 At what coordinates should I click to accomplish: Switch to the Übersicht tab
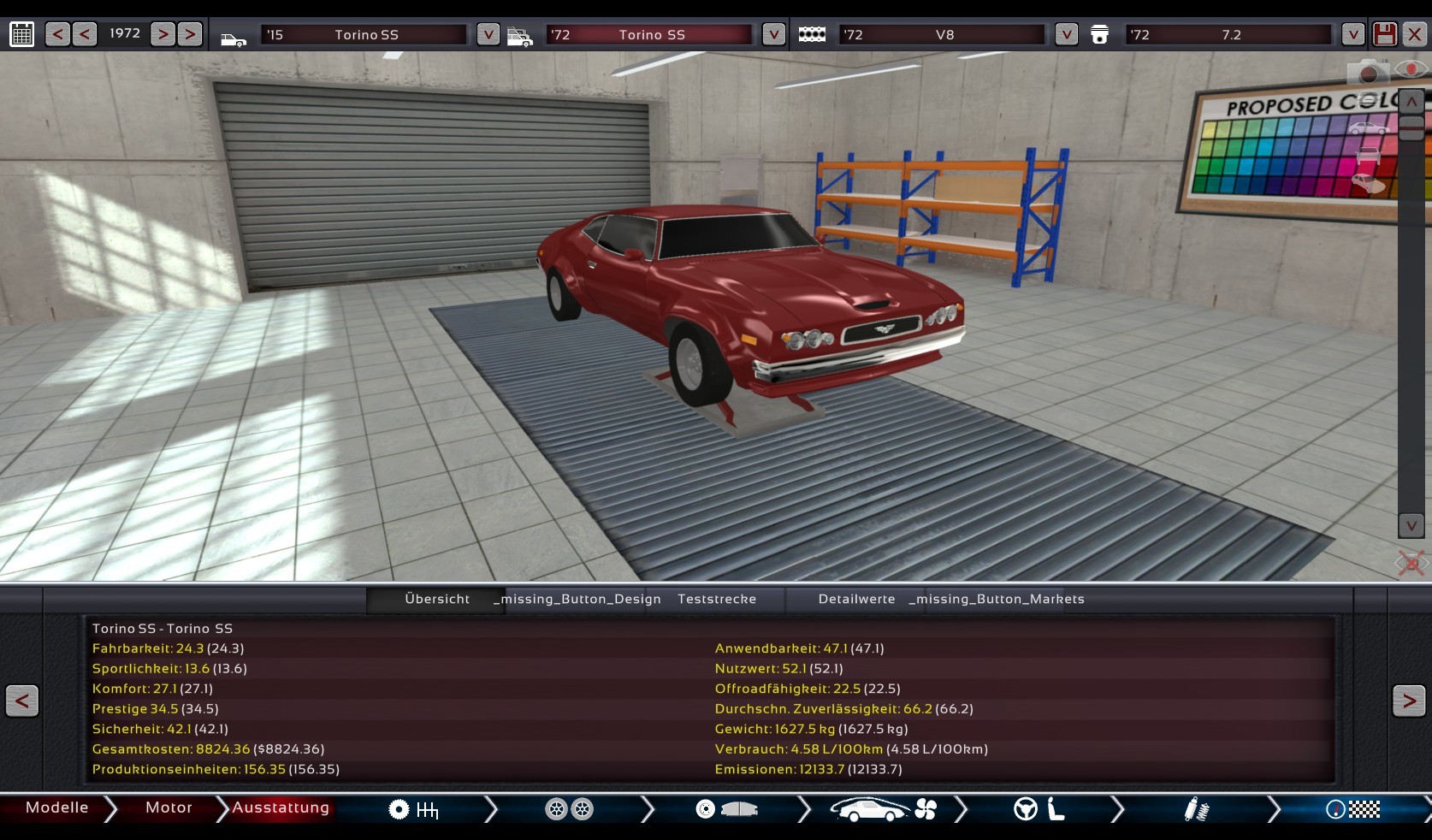click(437, 600)
